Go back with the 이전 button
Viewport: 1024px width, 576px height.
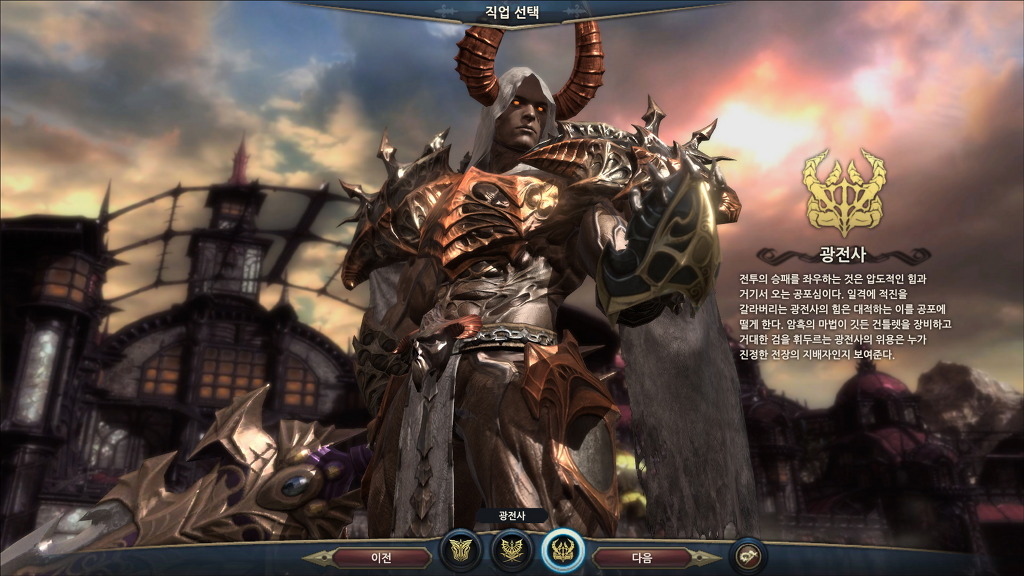coord(381,556)
